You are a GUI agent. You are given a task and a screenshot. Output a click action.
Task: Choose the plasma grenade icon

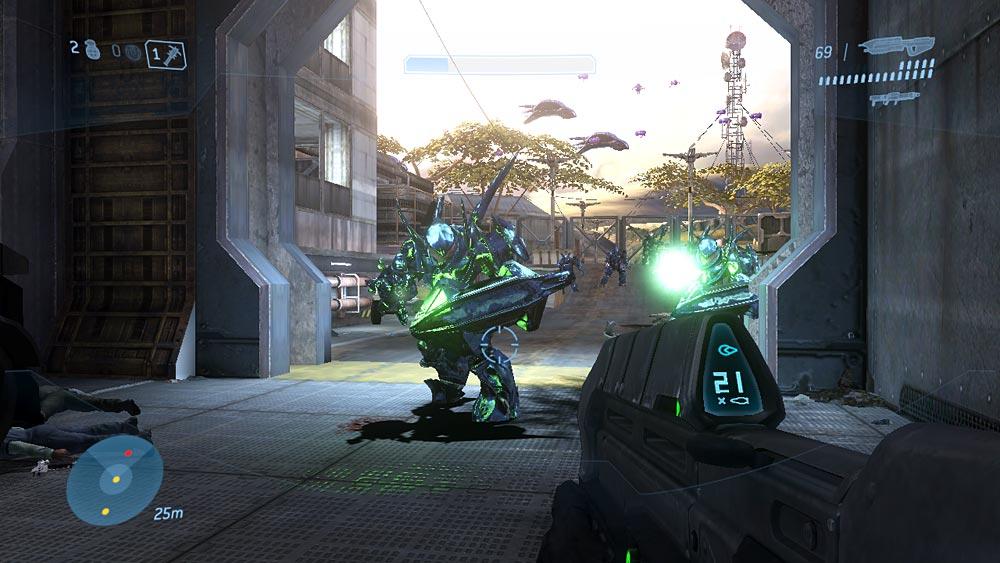click(x=132, y=52)
